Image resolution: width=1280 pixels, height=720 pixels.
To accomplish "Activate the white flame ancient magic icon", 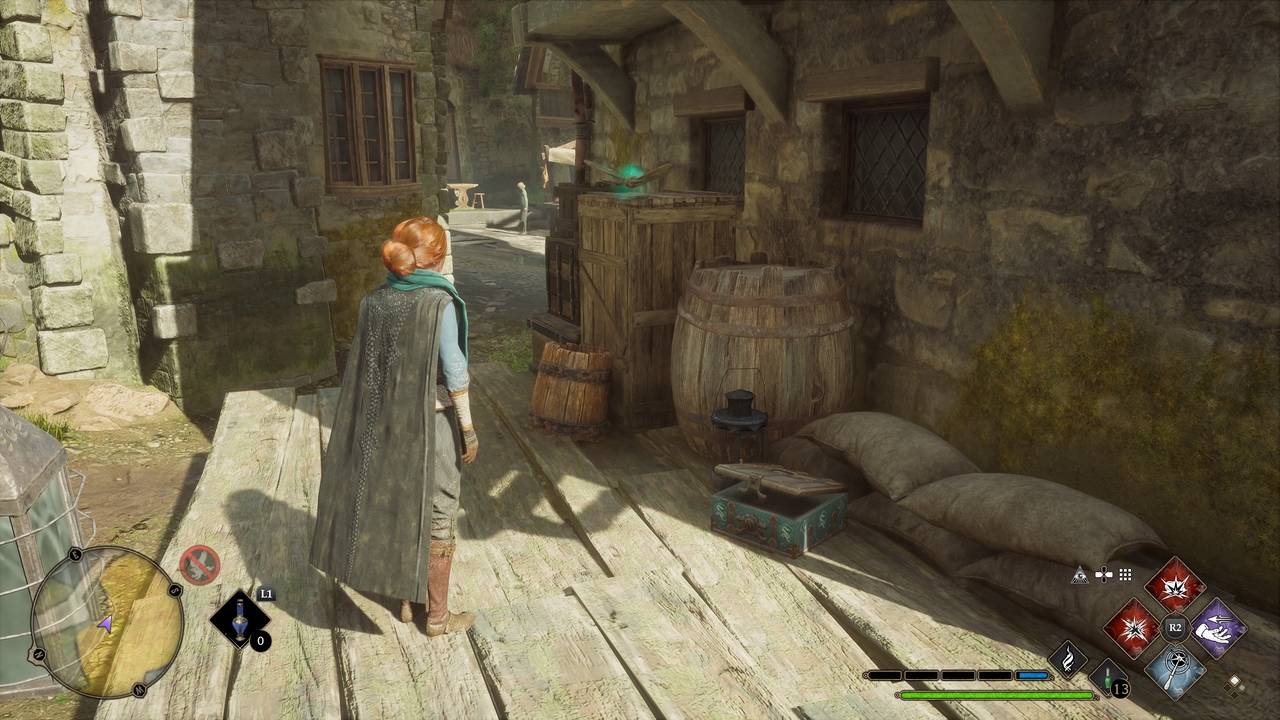I will pos(1067,659).
